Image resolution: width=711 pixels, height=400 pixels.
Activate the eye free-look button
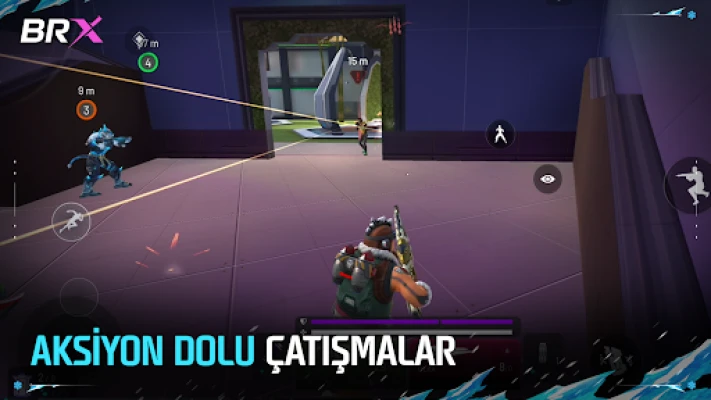[547, 179]
